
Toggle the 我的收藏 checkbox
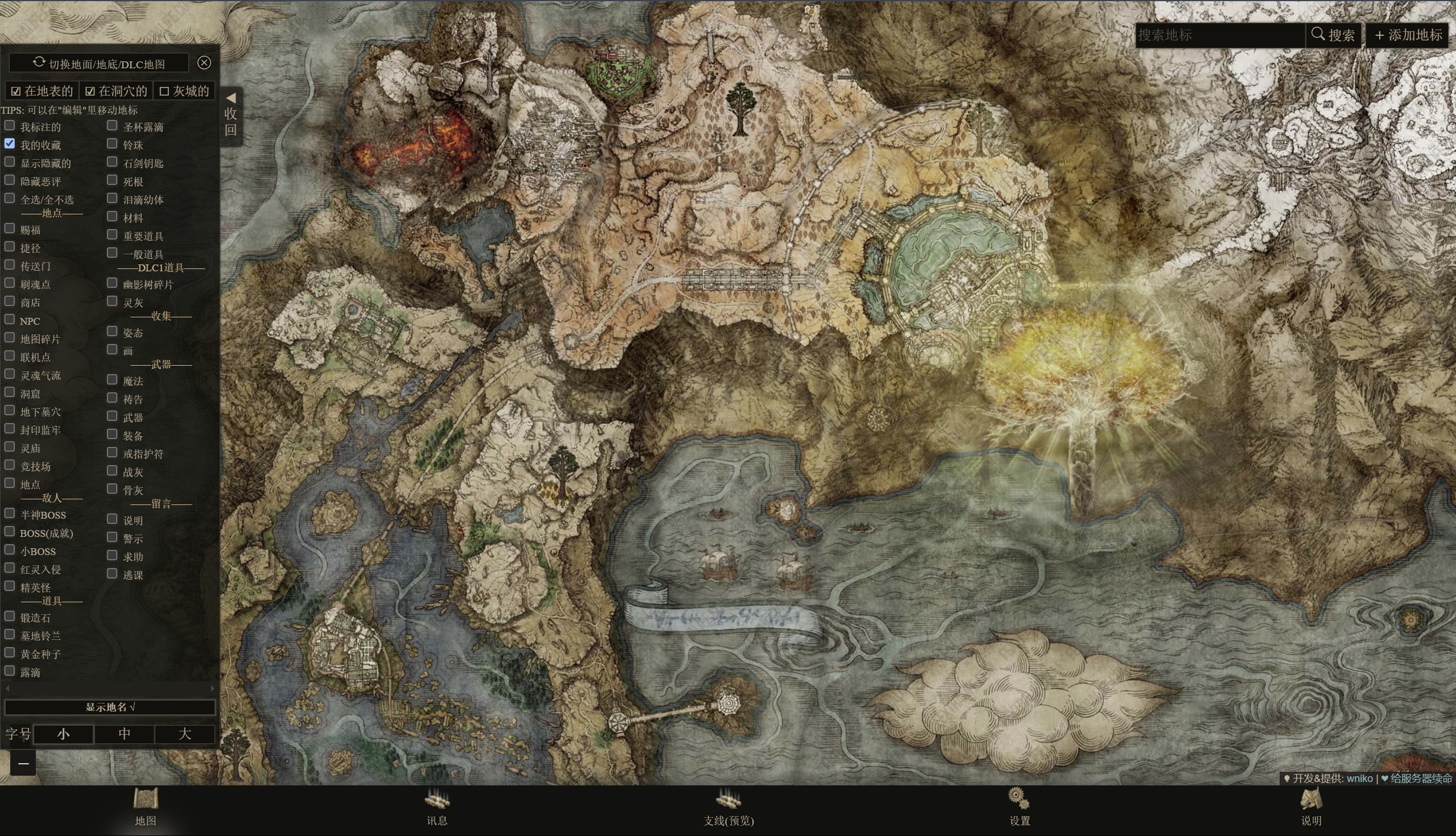pyautogui.click(x=10, y=144)
